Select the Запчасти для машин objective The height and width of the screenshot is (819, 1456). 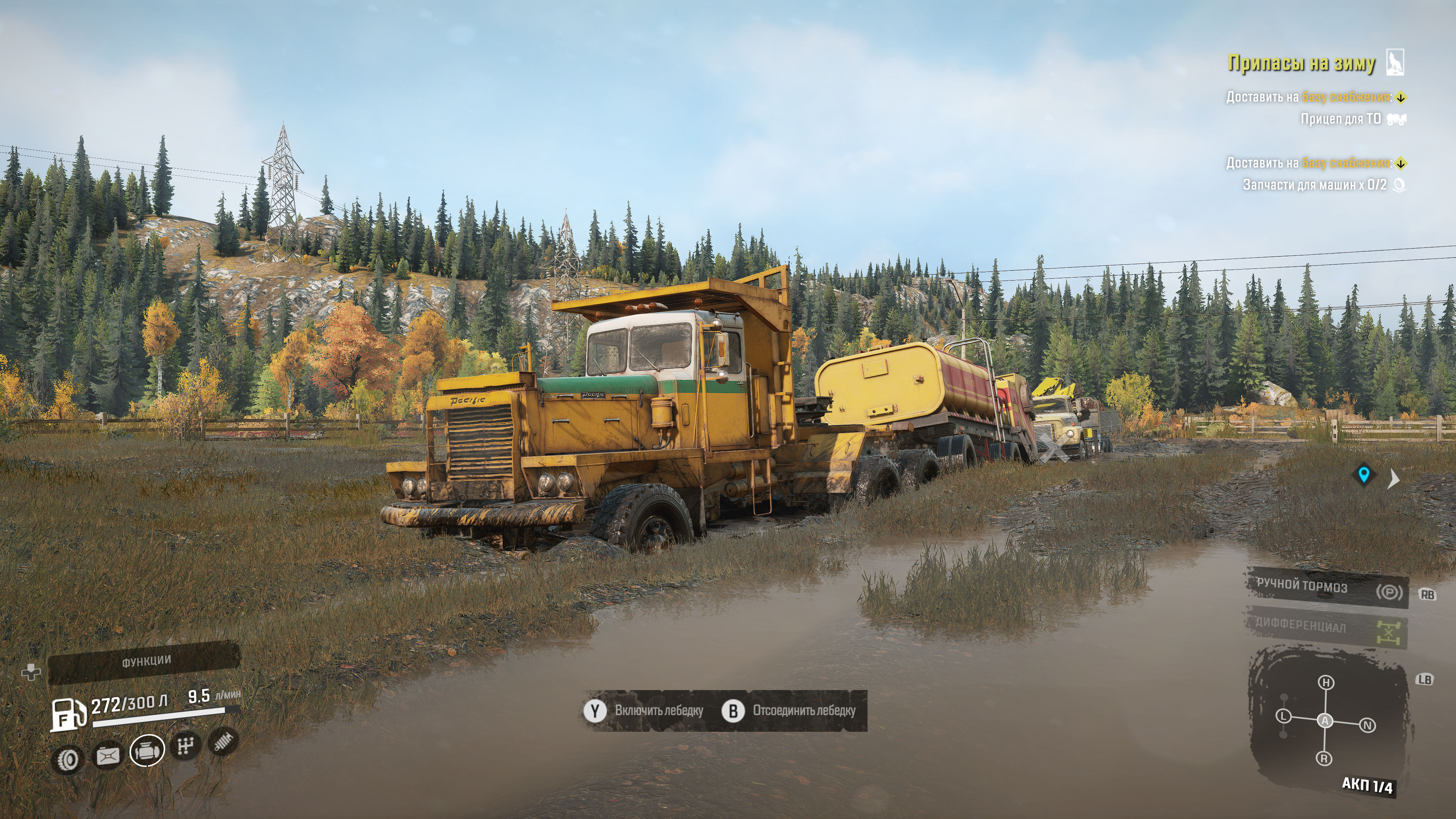(x=1314, y=185)
